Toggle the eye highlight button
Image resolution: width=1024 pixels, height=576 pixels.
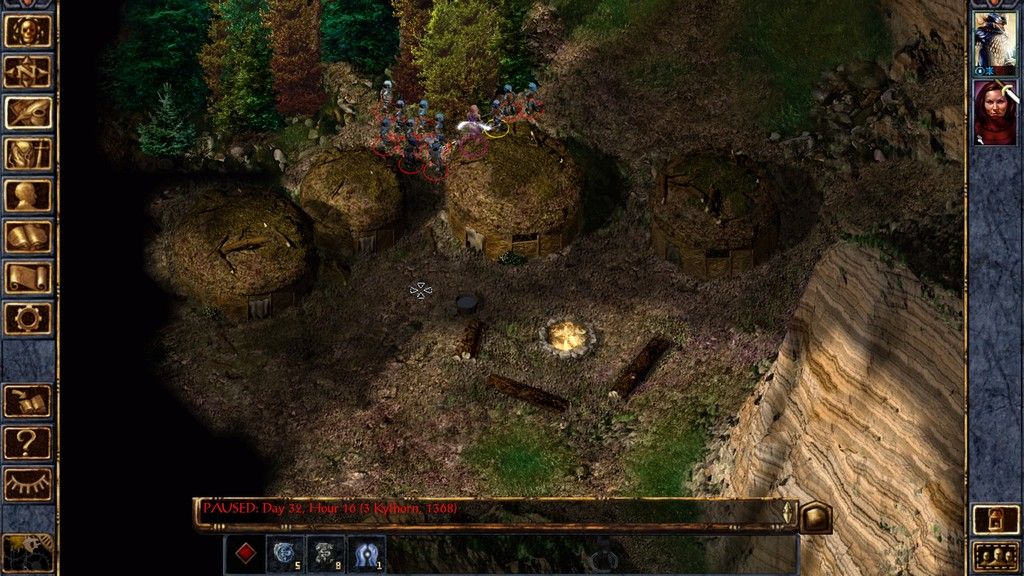28,484
